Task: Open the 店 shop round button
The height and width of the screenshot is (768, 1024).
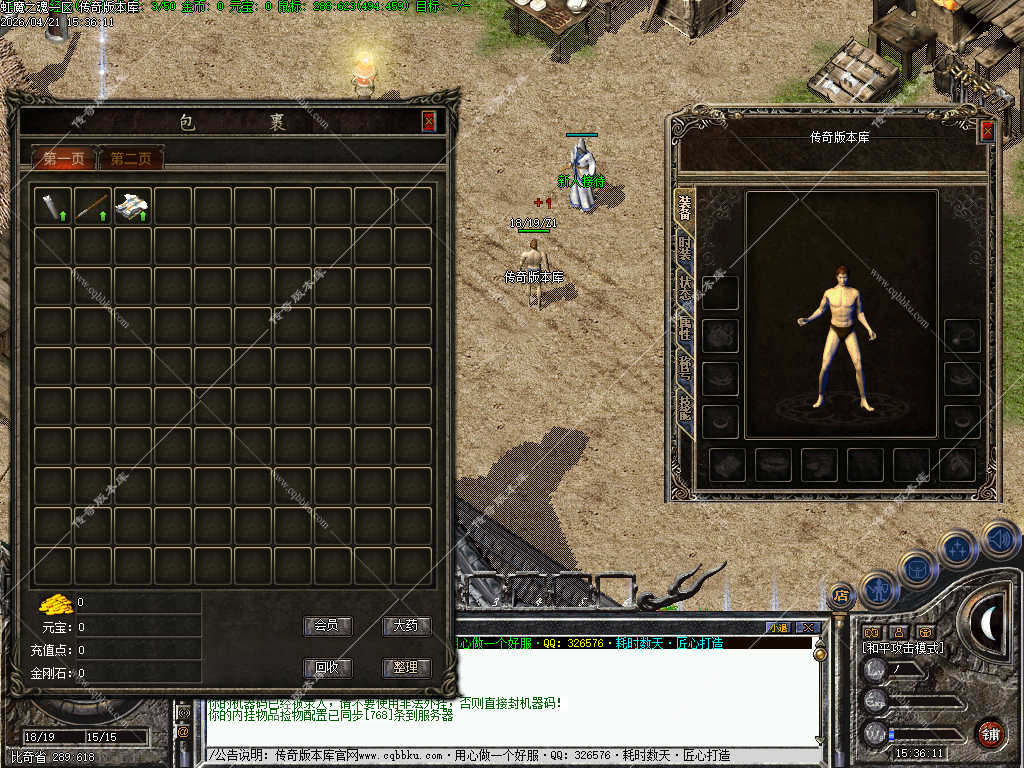Action: point(841,595)
